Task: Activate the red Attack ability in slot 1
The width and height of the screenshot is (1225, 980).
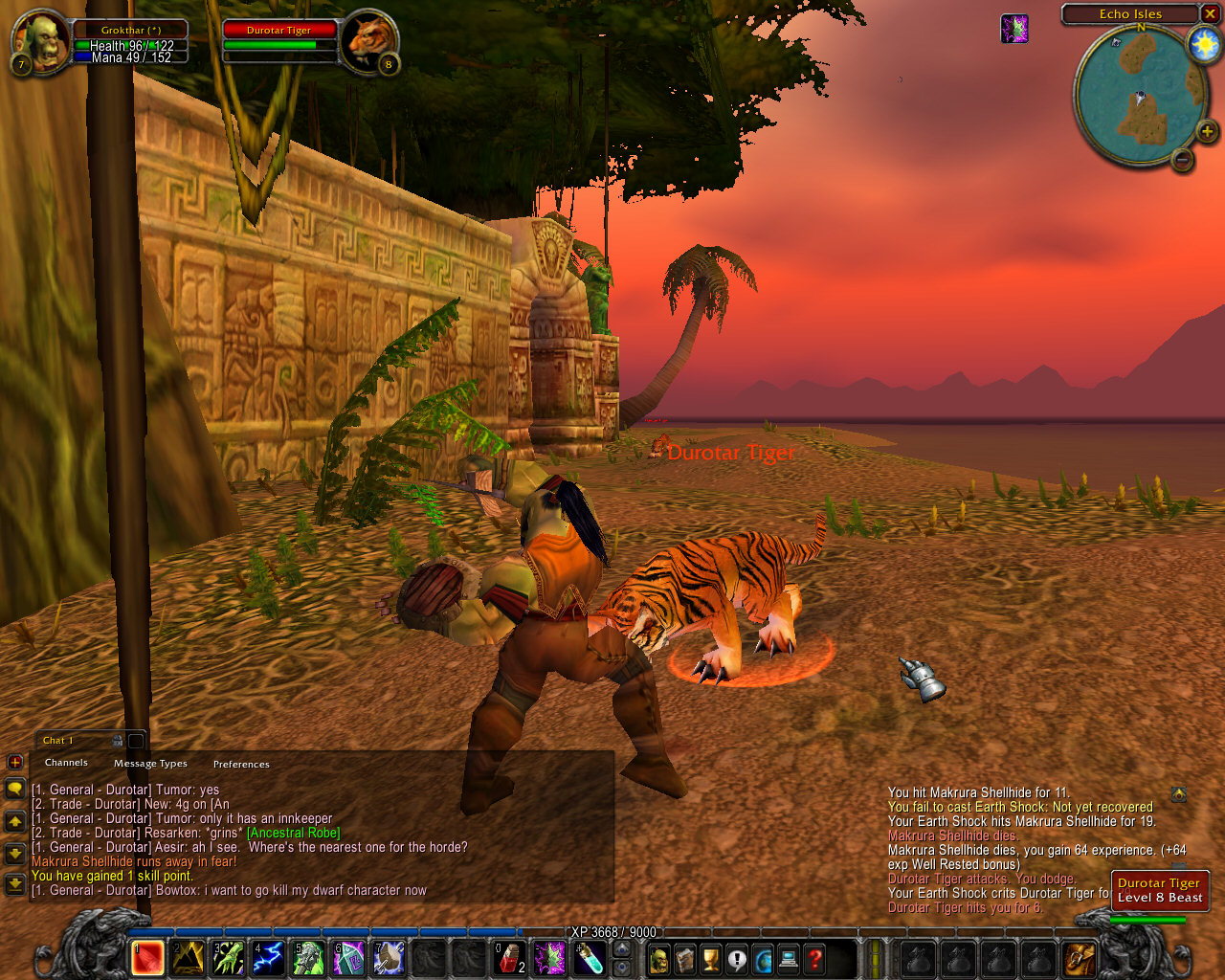Action: coord(147,958)
